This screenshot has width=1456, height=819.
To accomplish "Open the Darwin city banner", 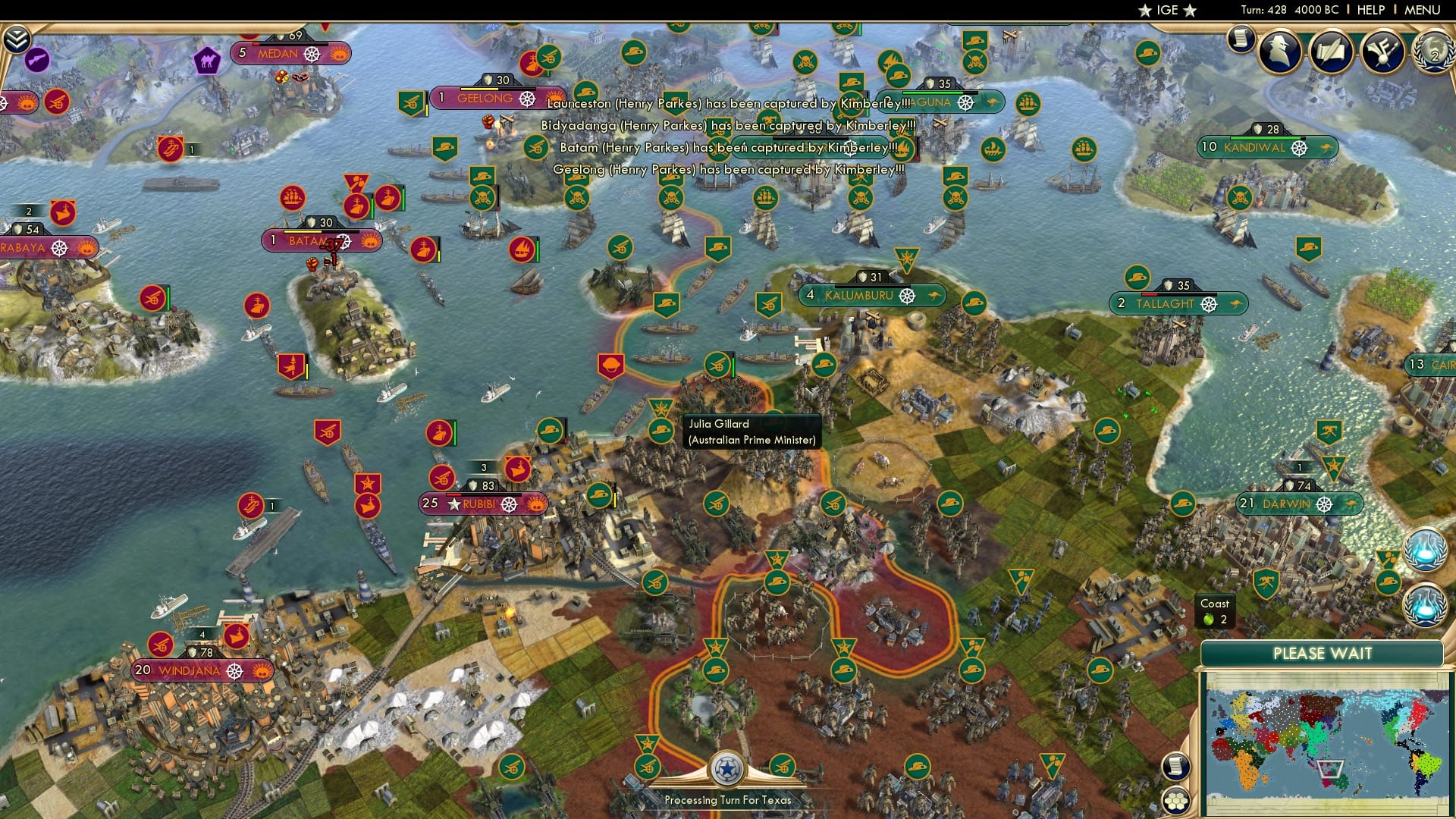I will coord(1298,503).
